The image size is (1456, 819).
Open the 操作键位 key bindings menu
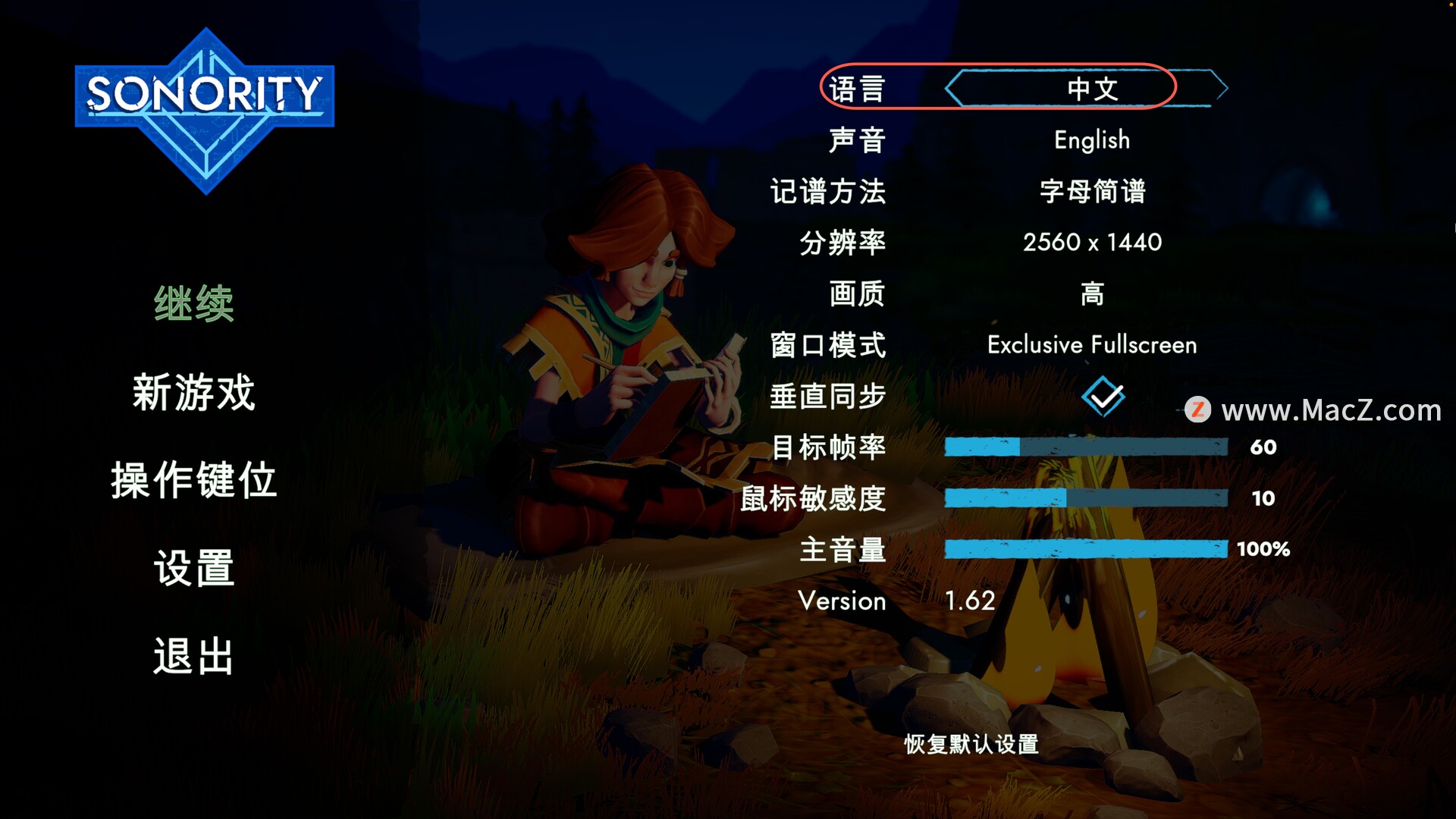coord(194,480)
